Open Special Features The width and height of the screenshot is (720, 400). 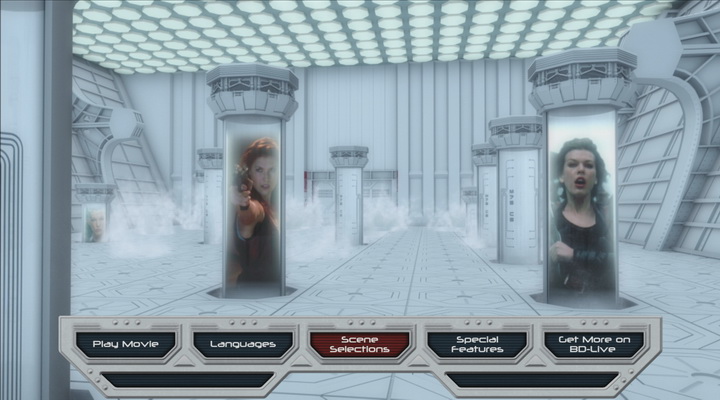pyautogui.click(x=477, y=344)
